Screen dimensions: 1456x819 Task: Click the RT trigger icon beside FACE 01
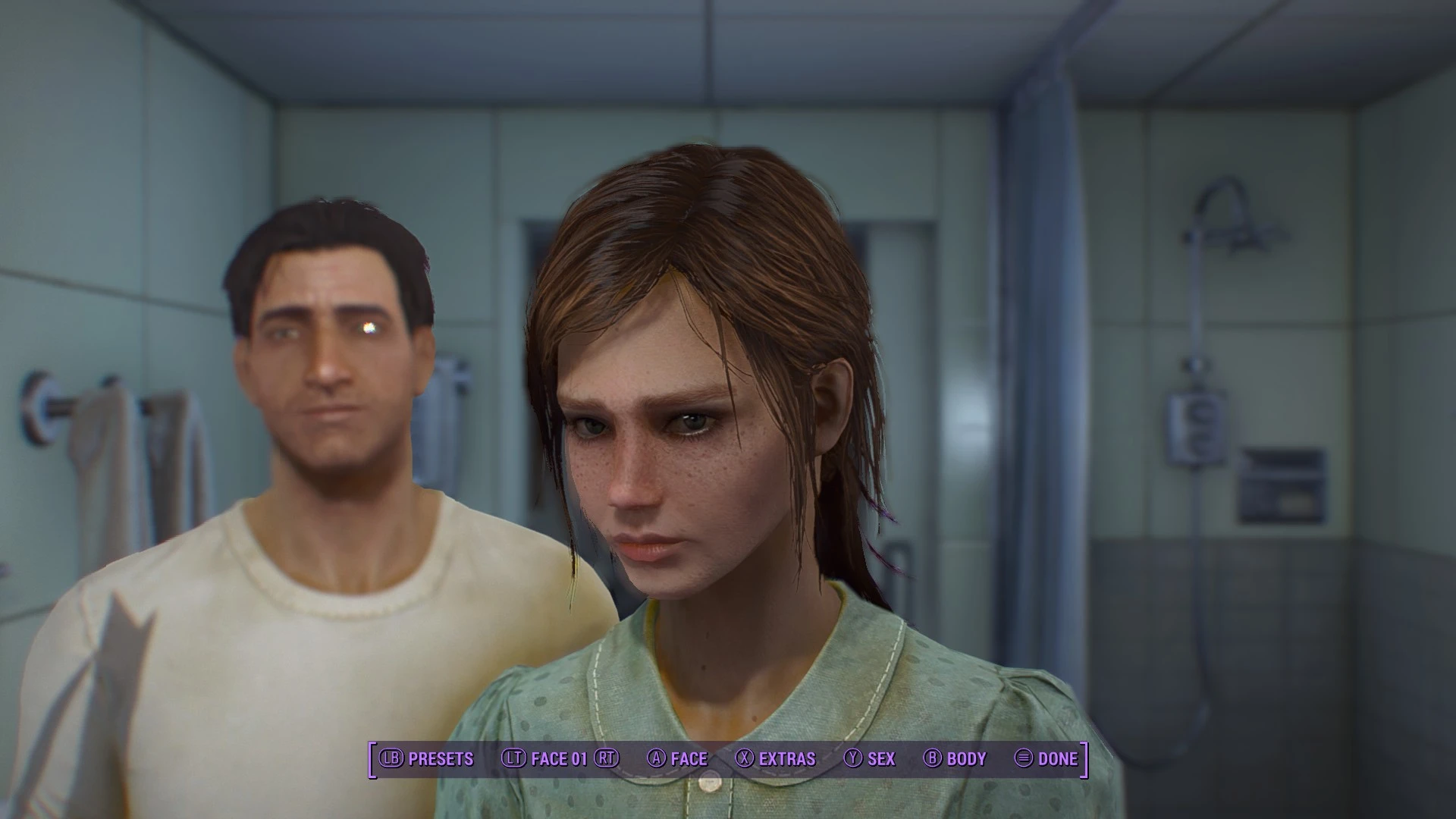(607, 758)
